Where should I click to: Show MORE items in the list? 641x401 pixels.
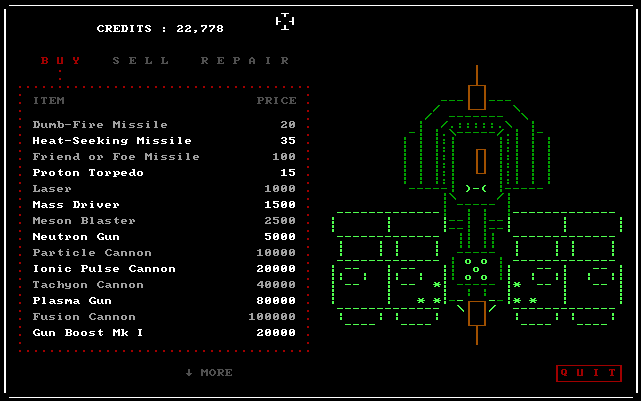209,373
